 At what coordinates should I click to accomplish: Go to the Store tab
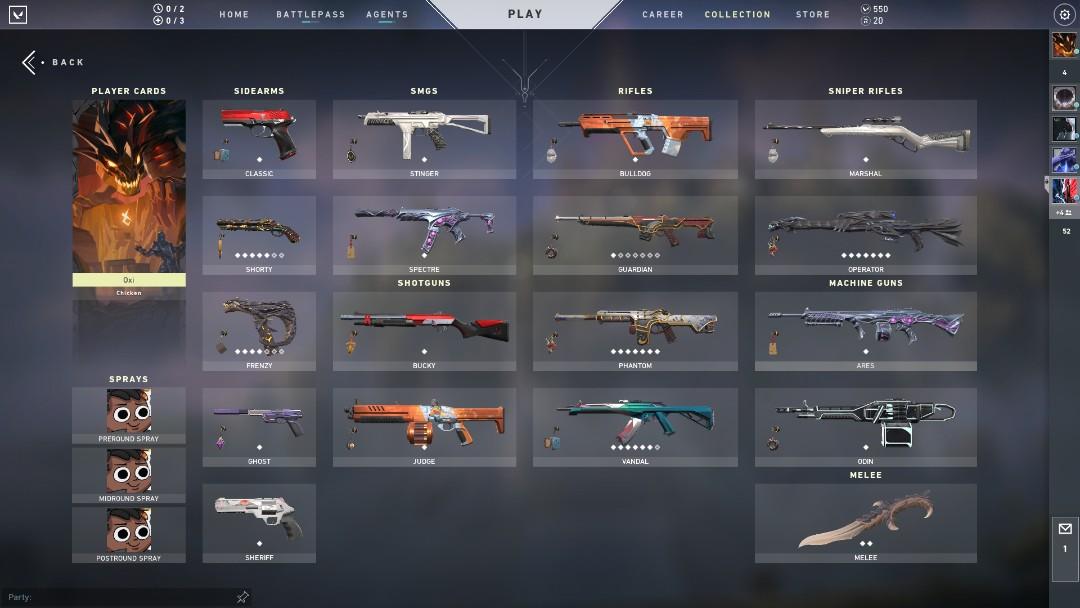click(x=812, y=14)
